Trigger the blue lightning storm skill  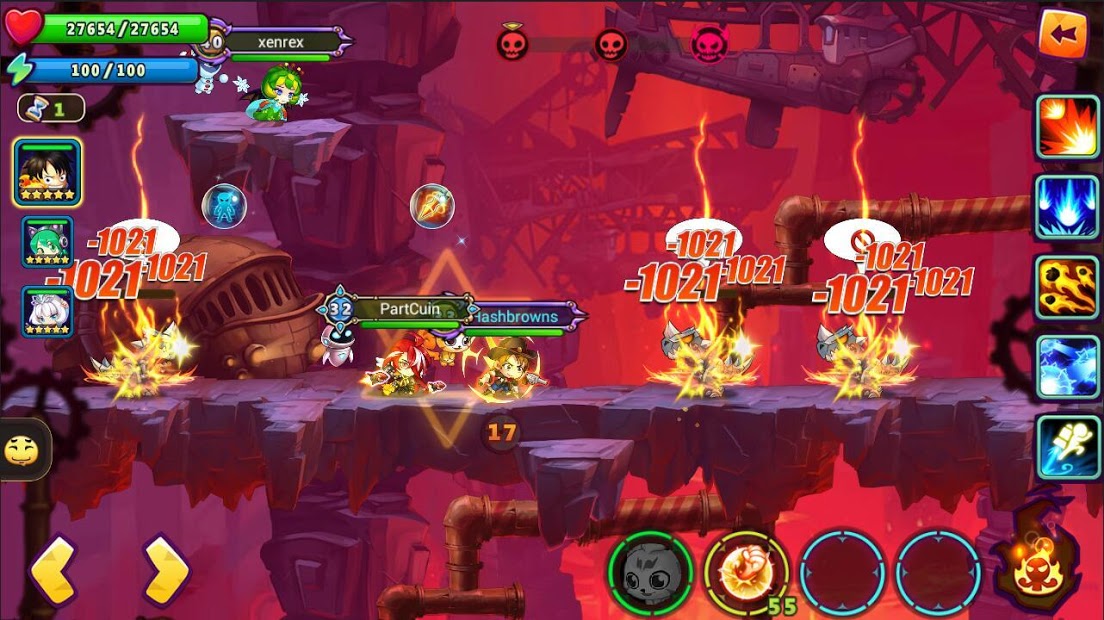(1067, 367)
